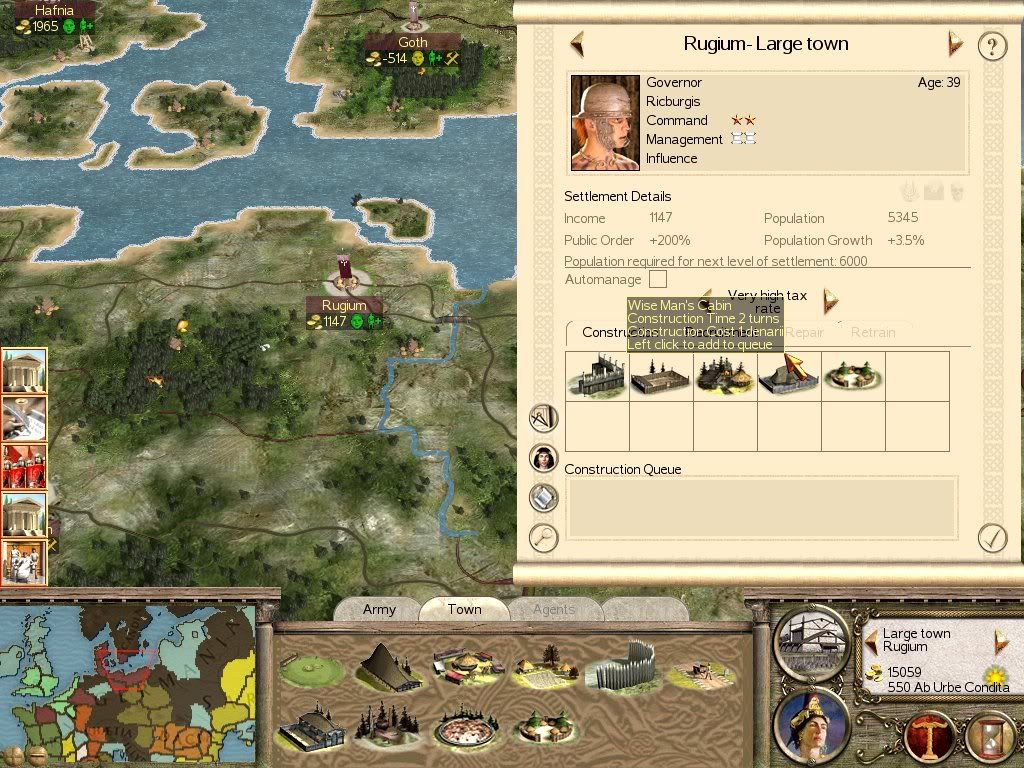Open help with the question mark button
Viewport: 1024px width, 768px height.
[991, 46]
